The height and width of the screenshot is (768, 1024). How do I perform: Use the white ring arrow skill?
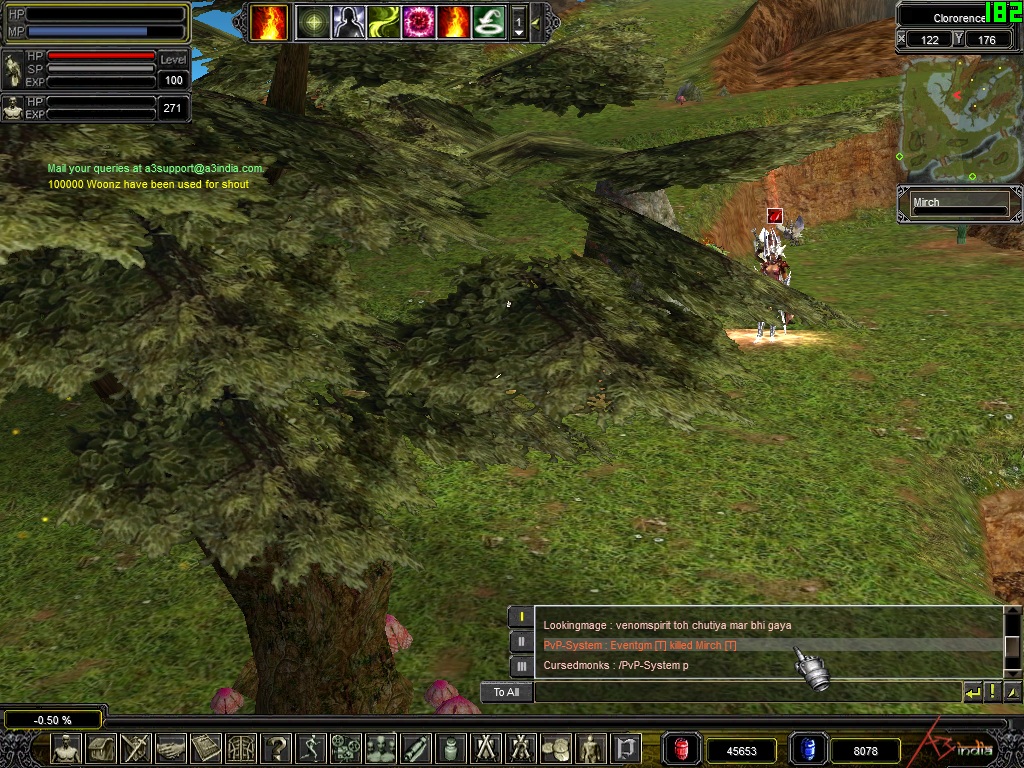[x=488, y=22]
